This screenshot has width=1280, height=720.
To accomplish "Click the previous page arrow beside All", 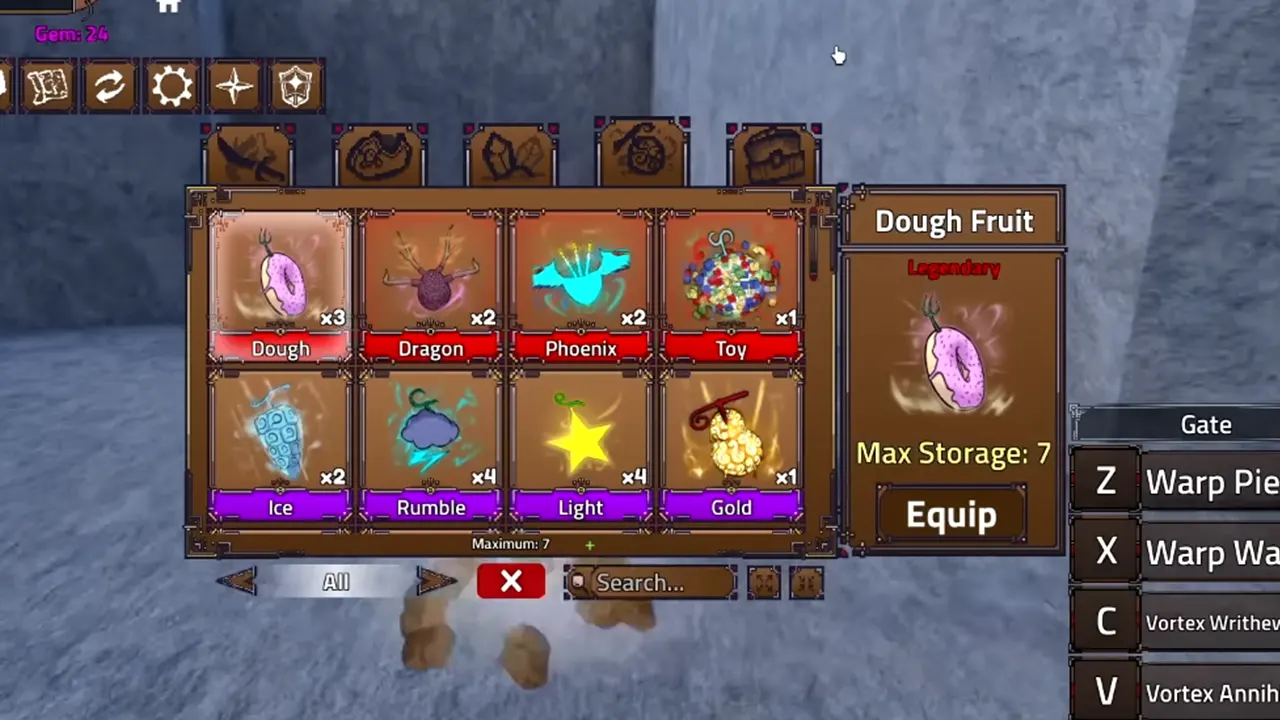I will click(x=238, y=582).
